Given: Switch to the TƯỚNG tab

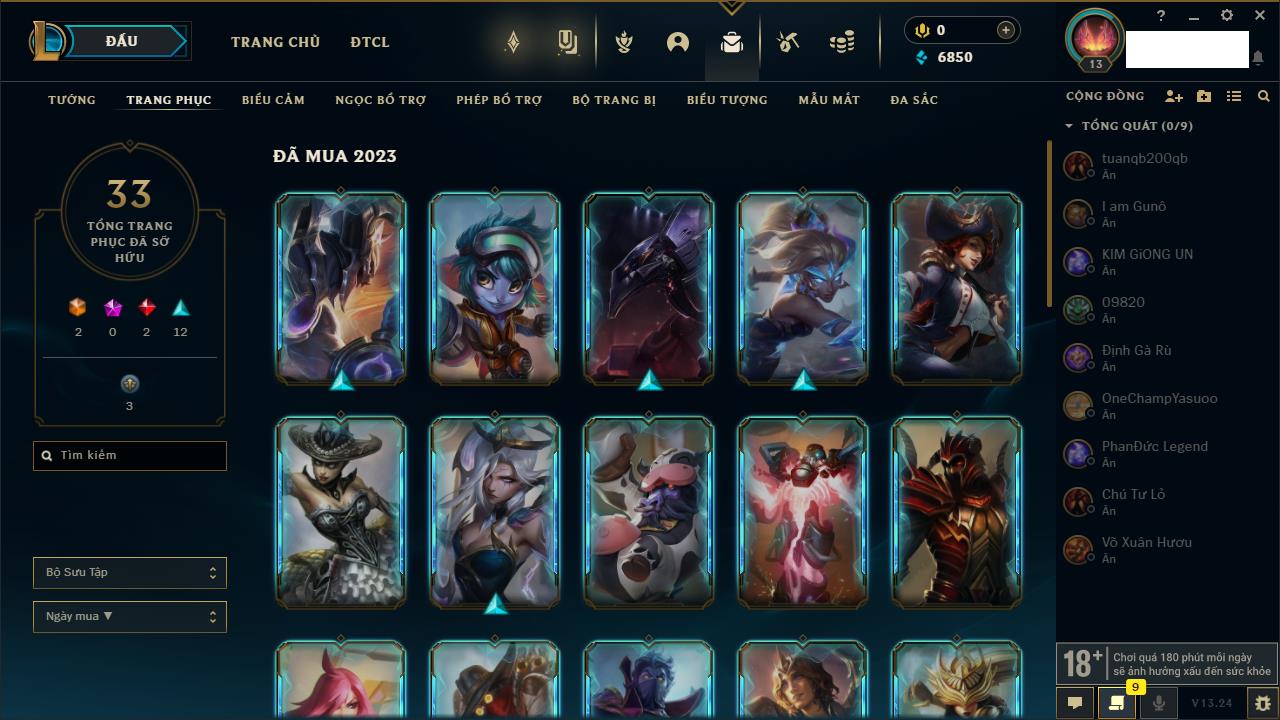Looking at the screenshot, I should coord(72,100).
